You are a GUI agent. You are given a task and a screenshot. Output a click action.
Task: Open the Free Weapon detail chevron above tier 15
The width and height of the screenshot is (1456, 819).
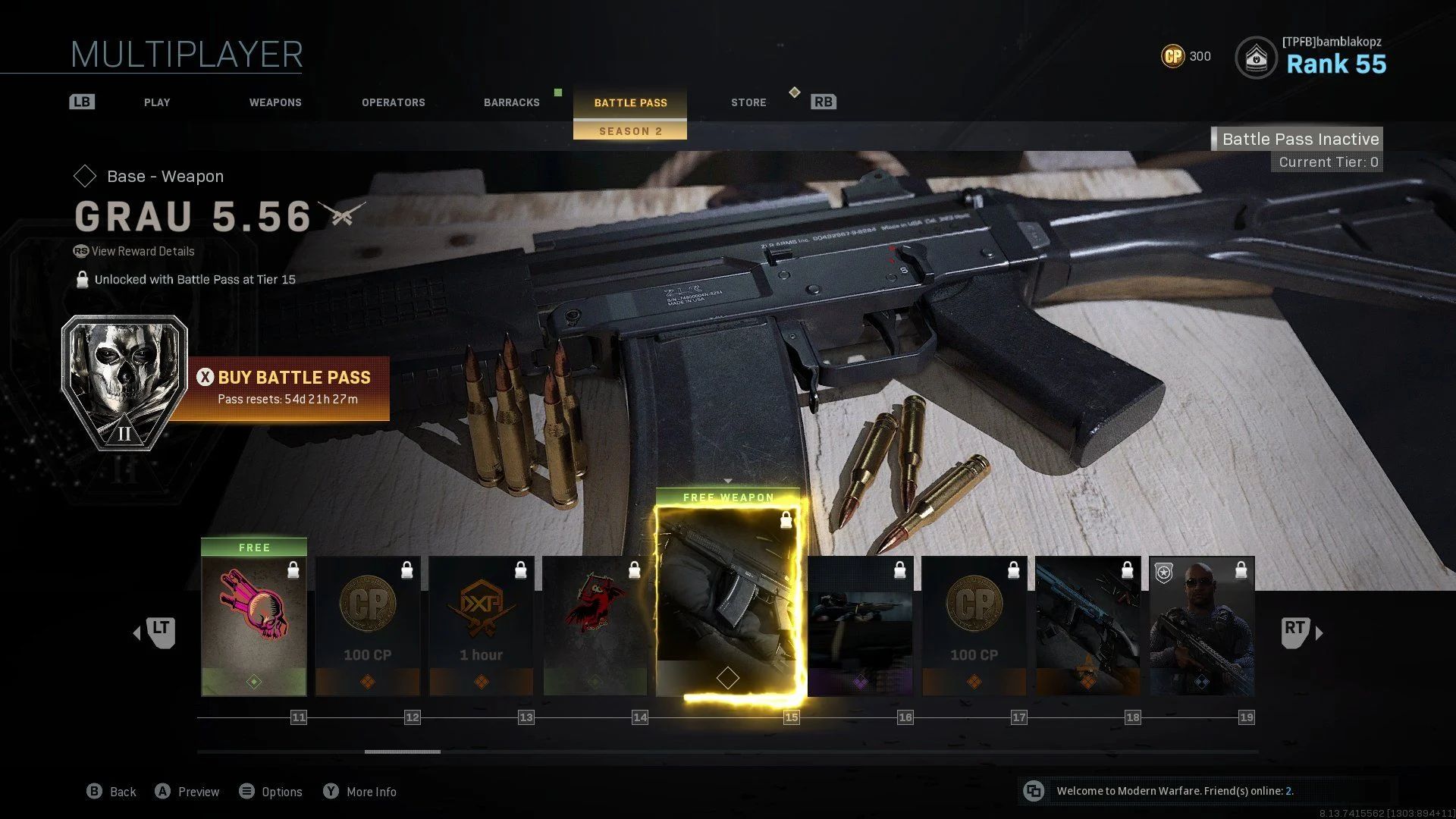pos(728,481)
